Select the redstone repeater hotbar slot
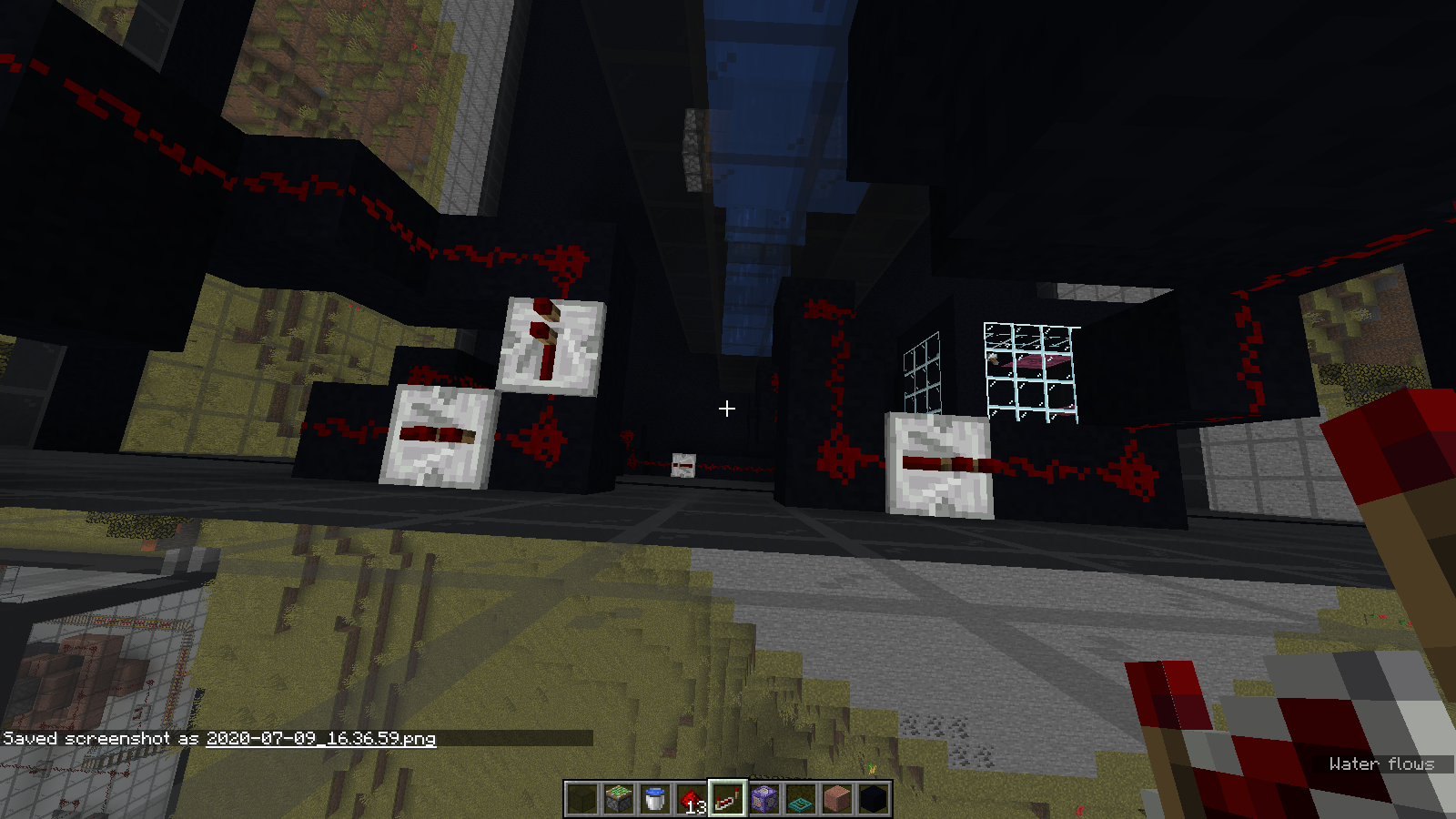 pos(728,799)
